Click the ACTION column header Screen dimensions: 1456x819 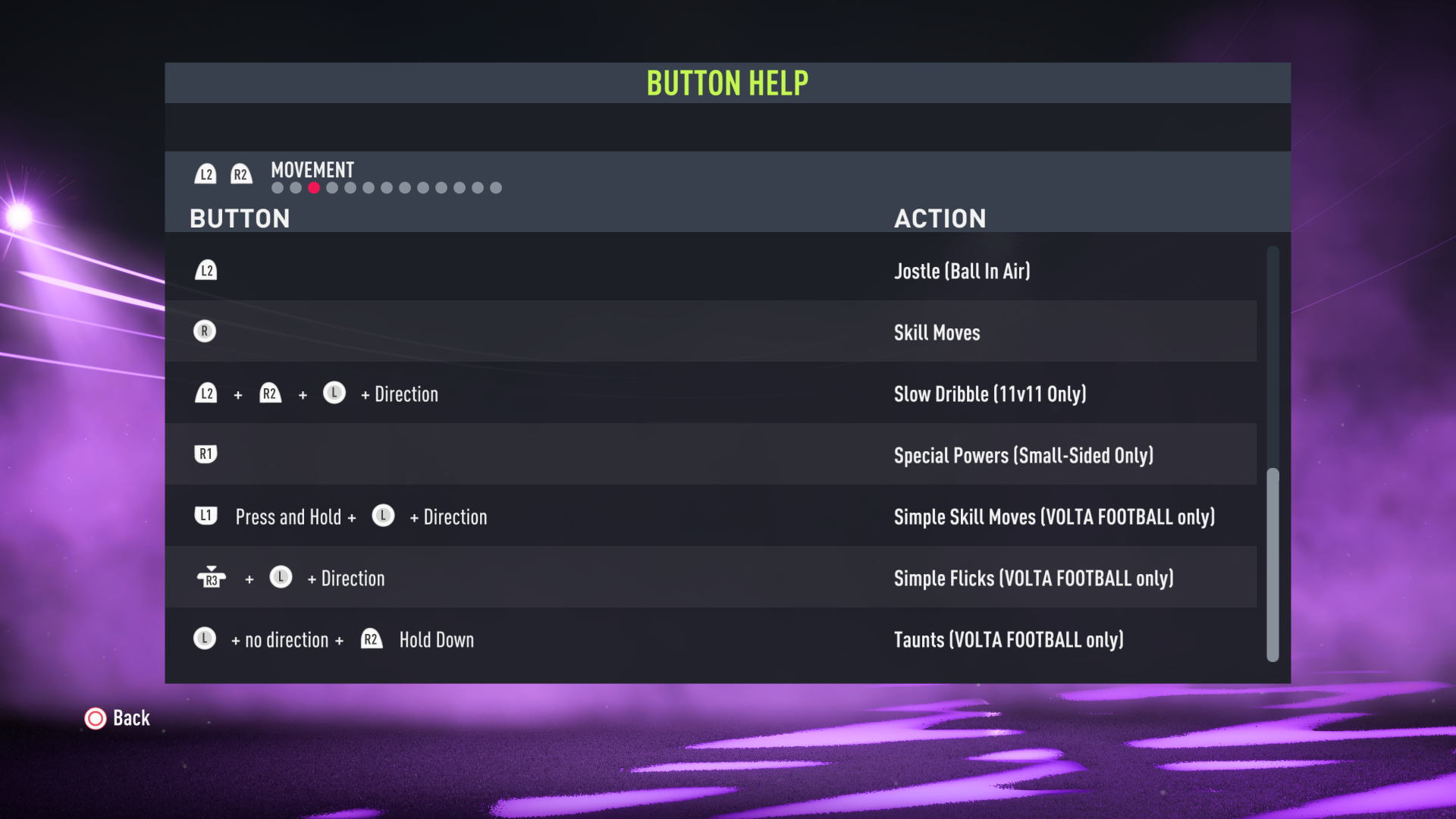tap(940, 218)
